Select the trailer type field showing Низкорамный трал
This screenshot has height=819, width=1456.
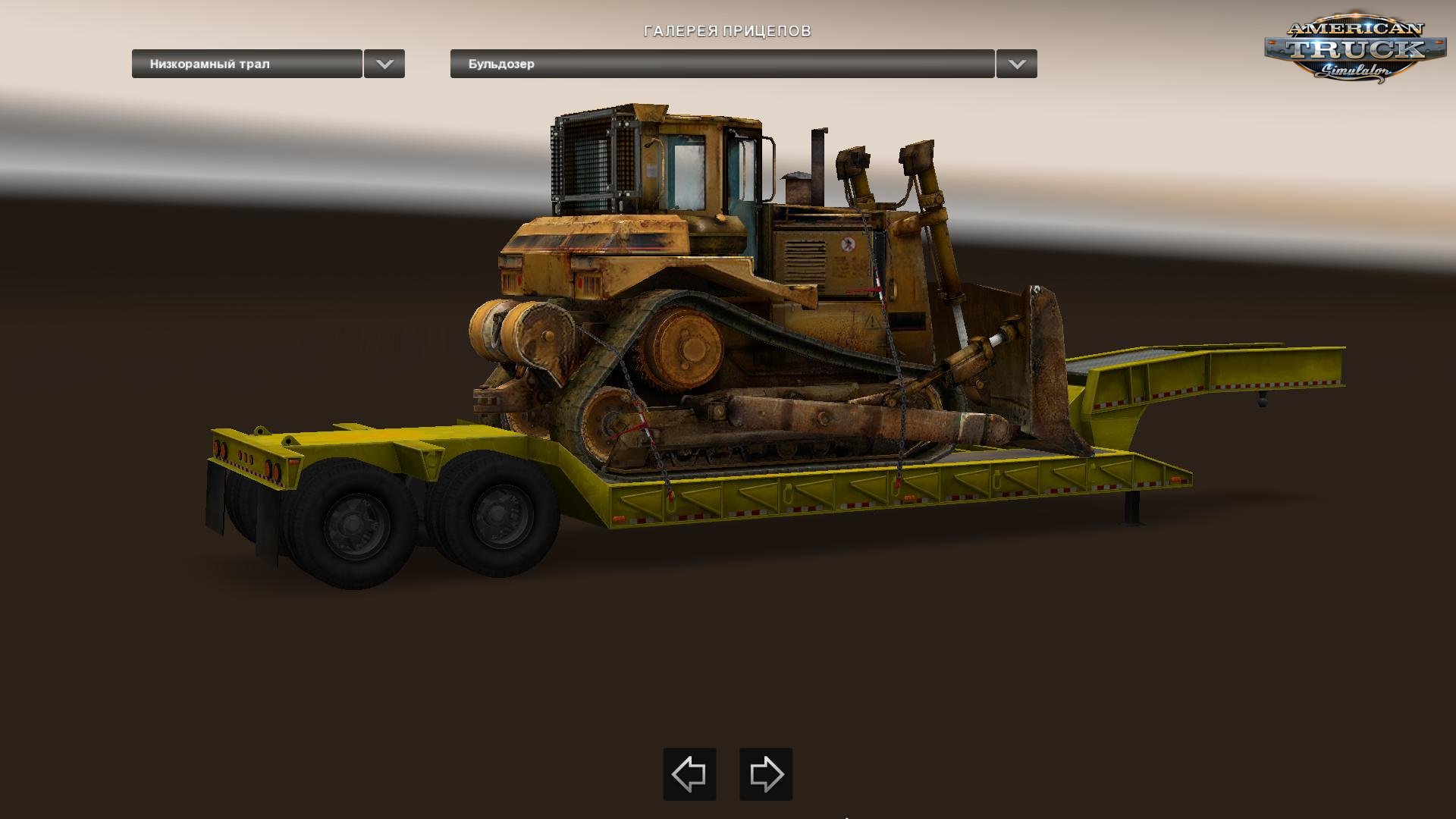click(246, 64)
